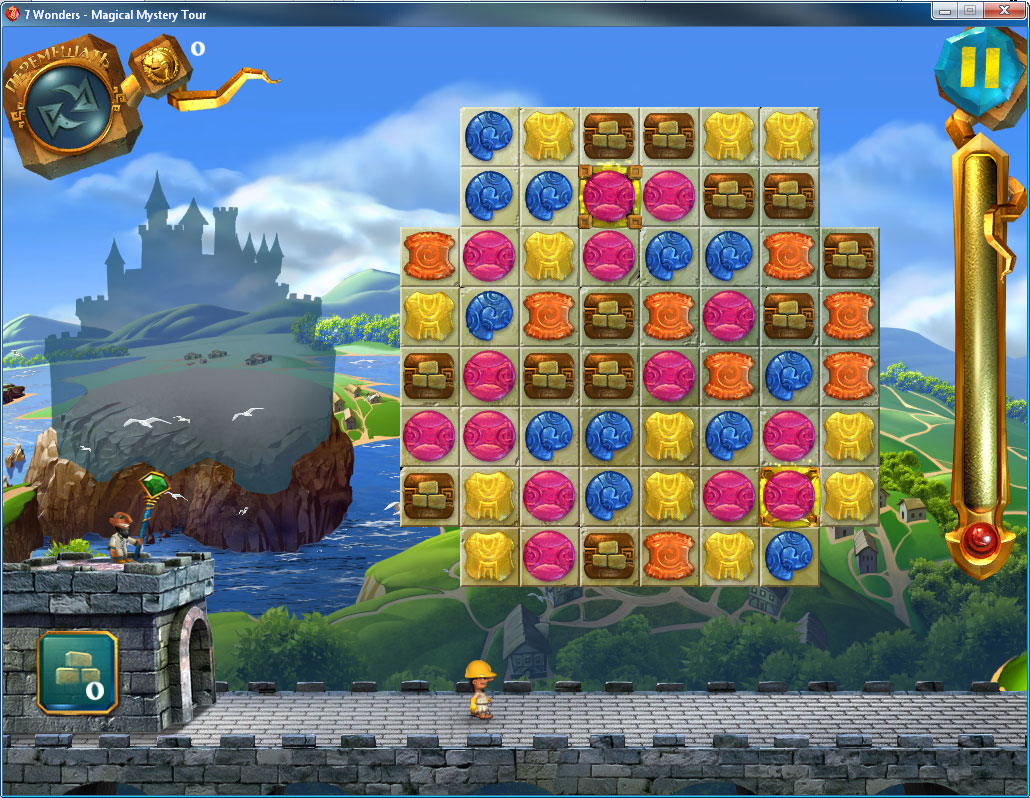The width and height of the screenshot is (1030, 798).
Task: Pick the glowing gold-framed pink tile
Action: [789, 496]
